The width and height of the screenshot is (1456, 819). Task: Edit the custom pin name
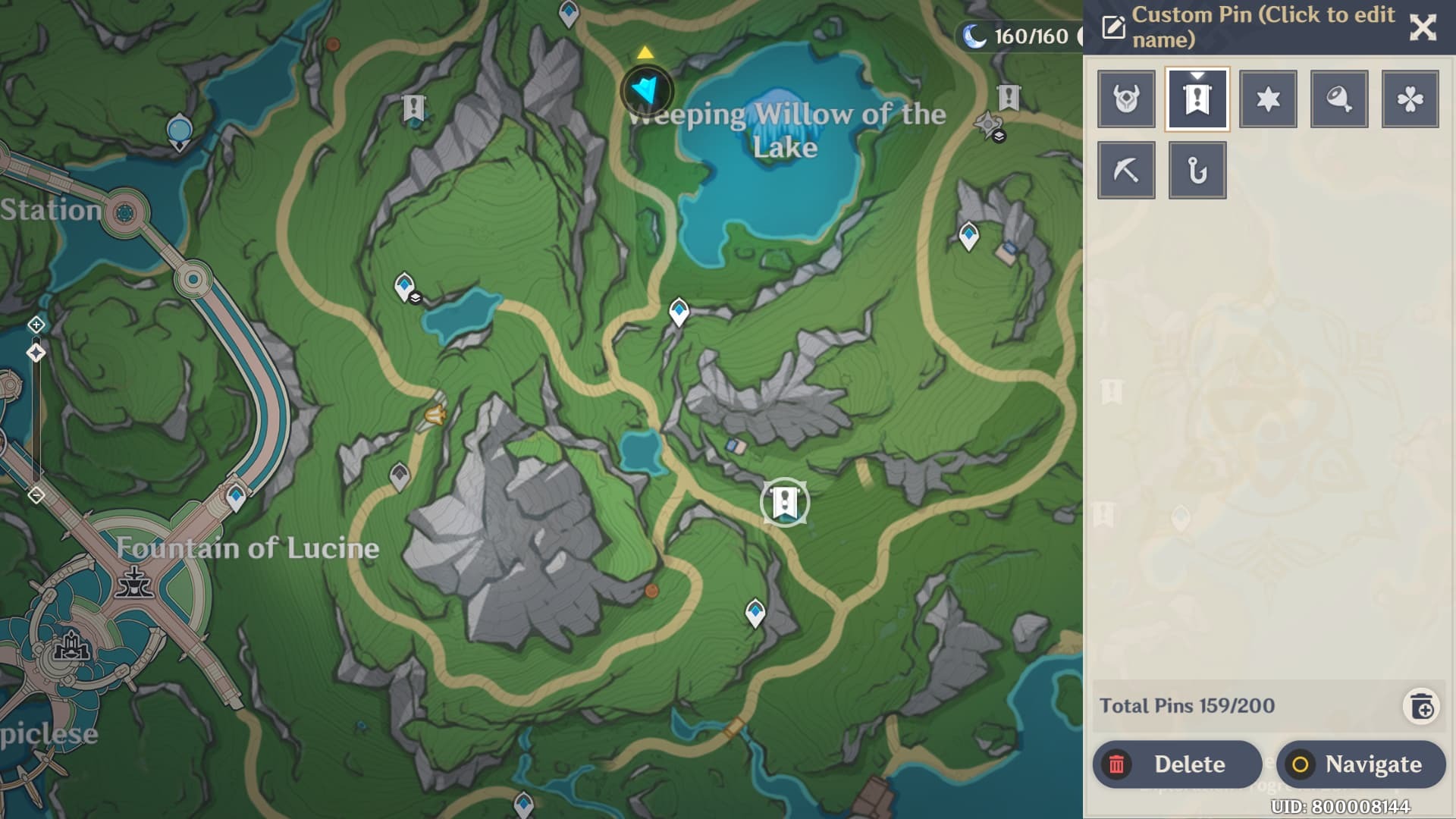[x=1113, y=27]
